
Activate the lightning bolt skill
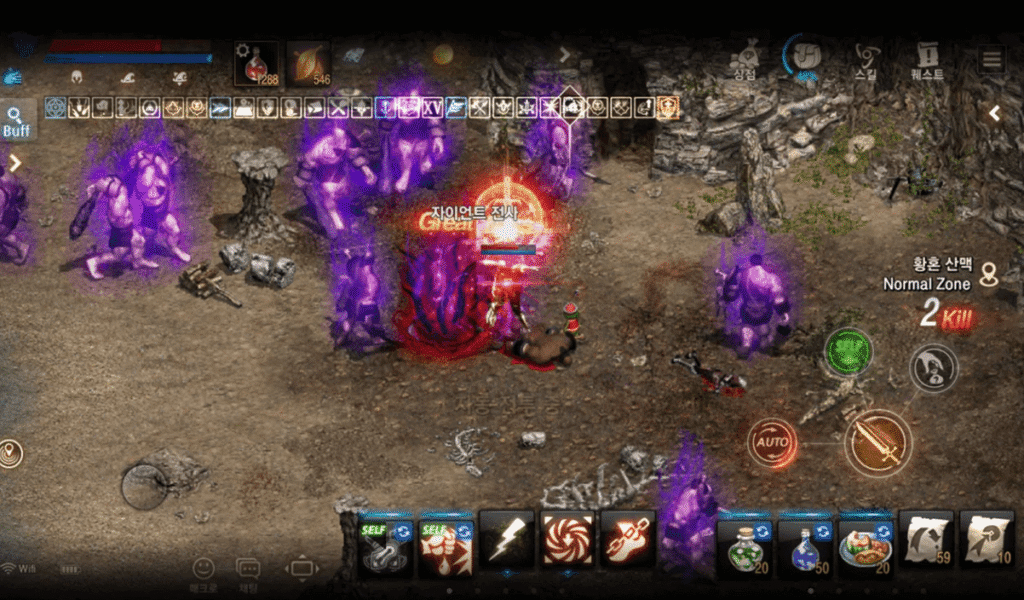506,542
